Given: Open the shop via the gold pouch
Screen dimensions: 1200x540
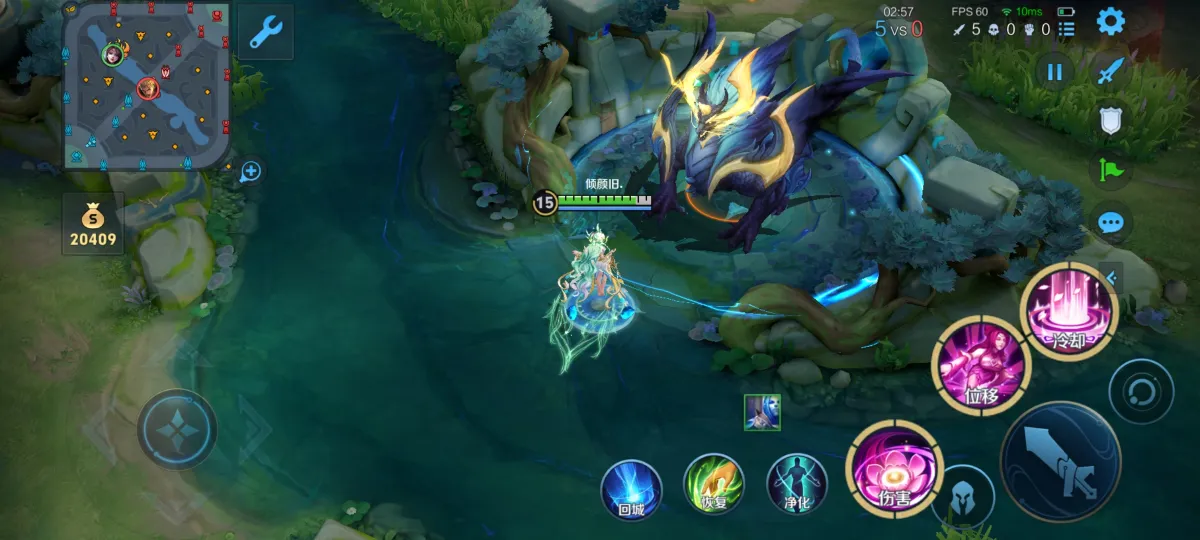Looking at the screenshot, I should pyautogui.click(x=93, y=223).
